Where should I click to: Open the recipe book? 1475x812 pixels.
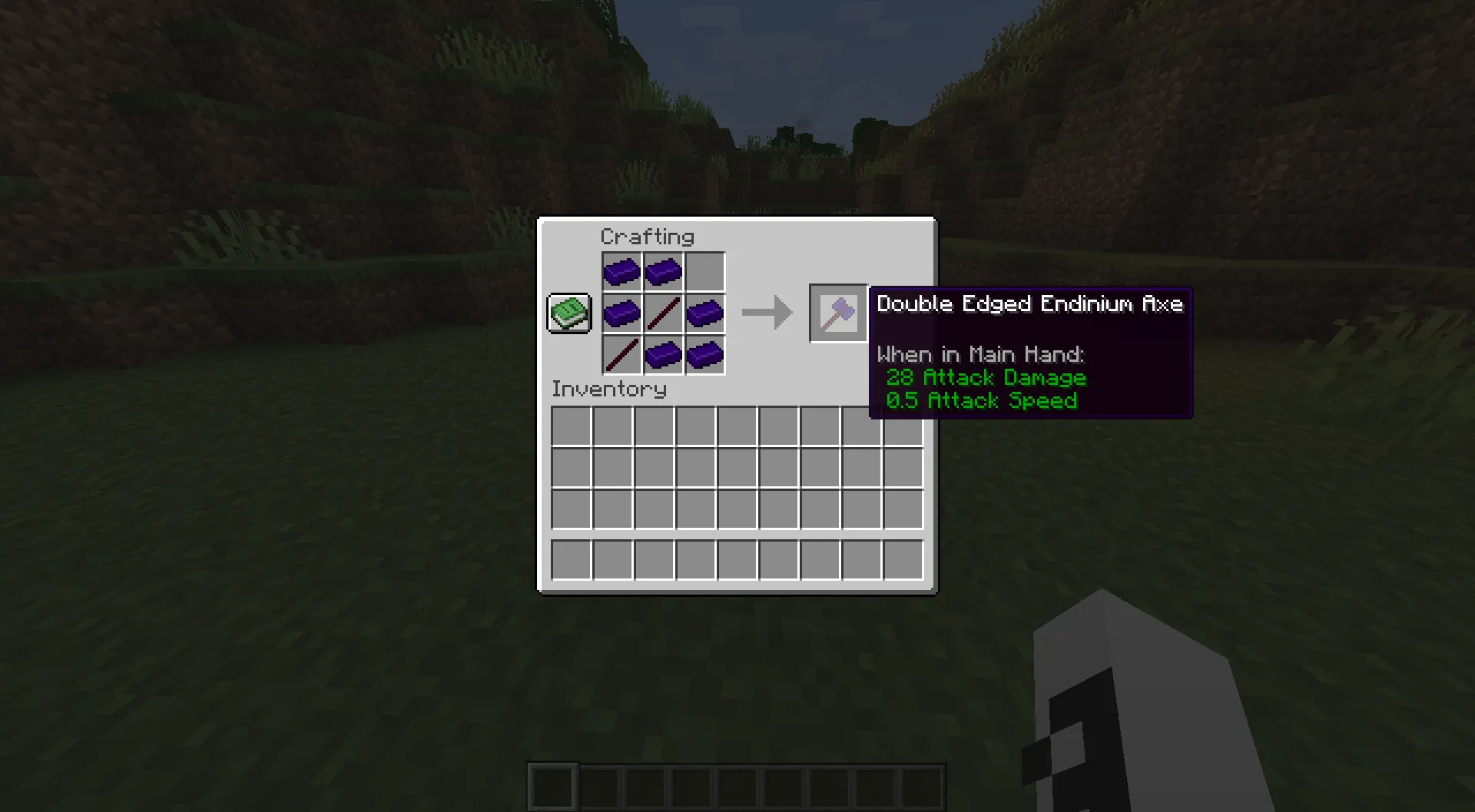click(x=568, y=313)
